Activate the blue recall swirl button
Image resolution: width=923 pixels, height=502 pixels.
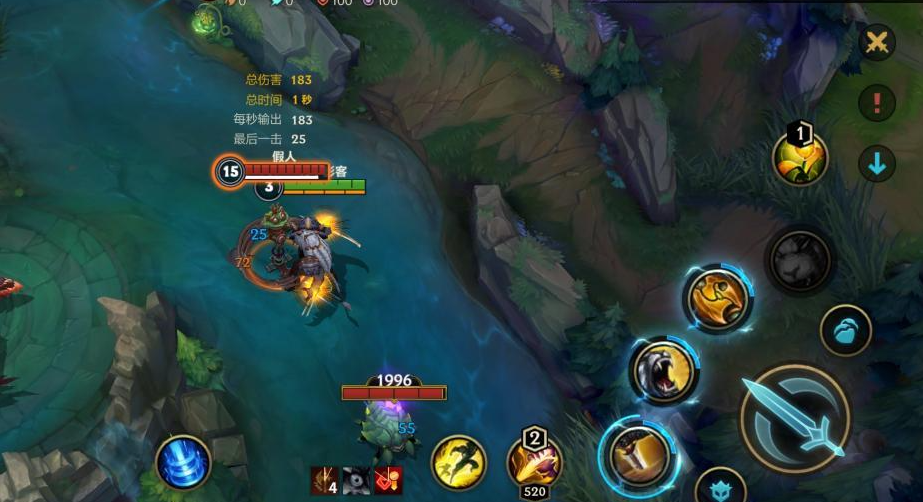(183, 463)
